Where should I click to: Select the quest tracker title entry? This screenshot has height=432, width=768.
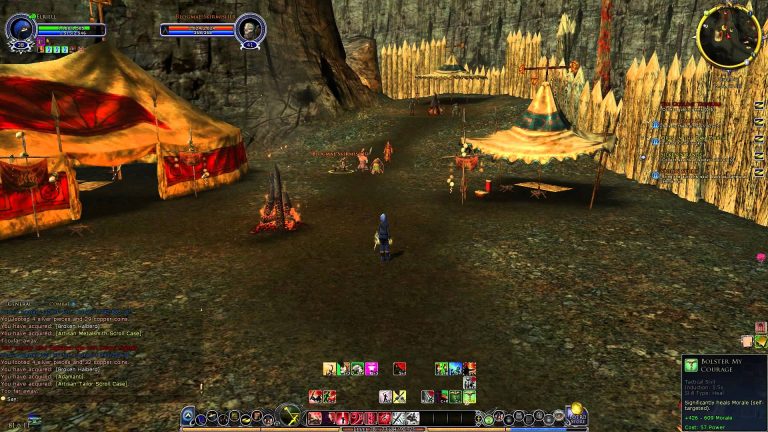tap(690, 103)
